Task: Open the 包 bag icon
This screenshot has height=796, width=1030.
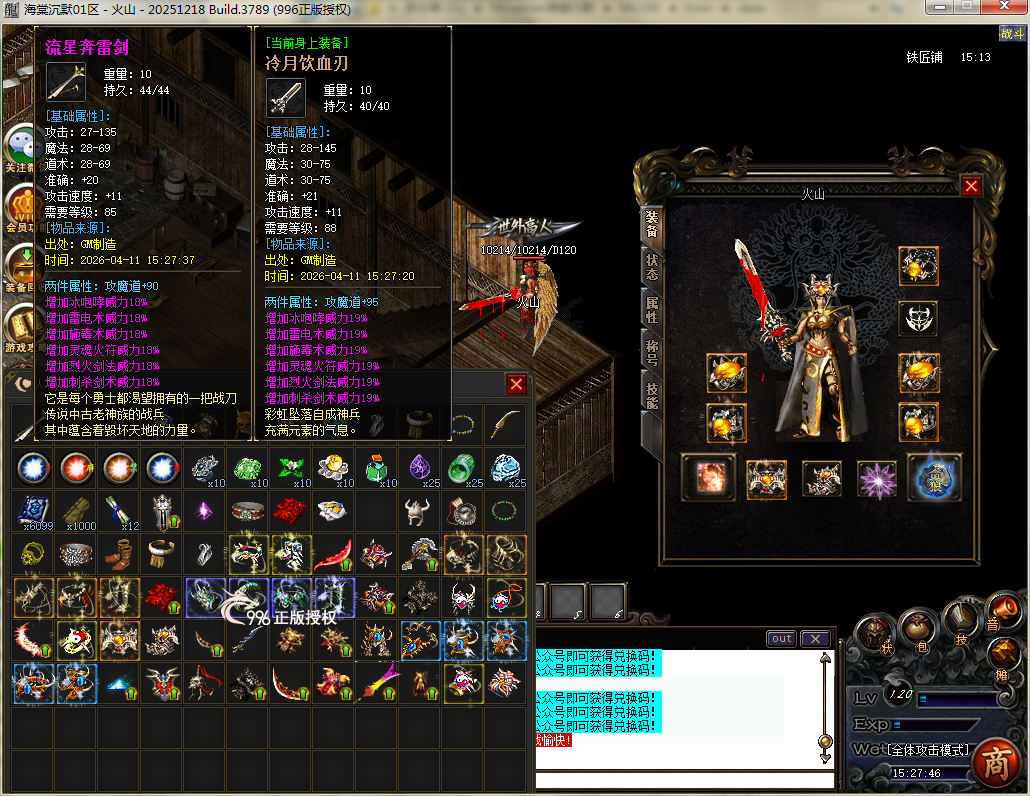Action: tap(917, 630)
